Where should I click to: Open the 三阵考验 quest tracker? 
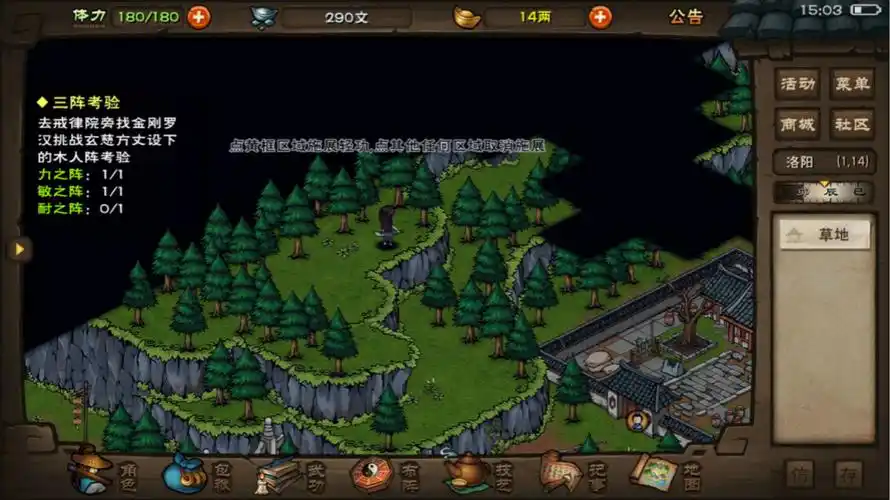tap(78, 102)
